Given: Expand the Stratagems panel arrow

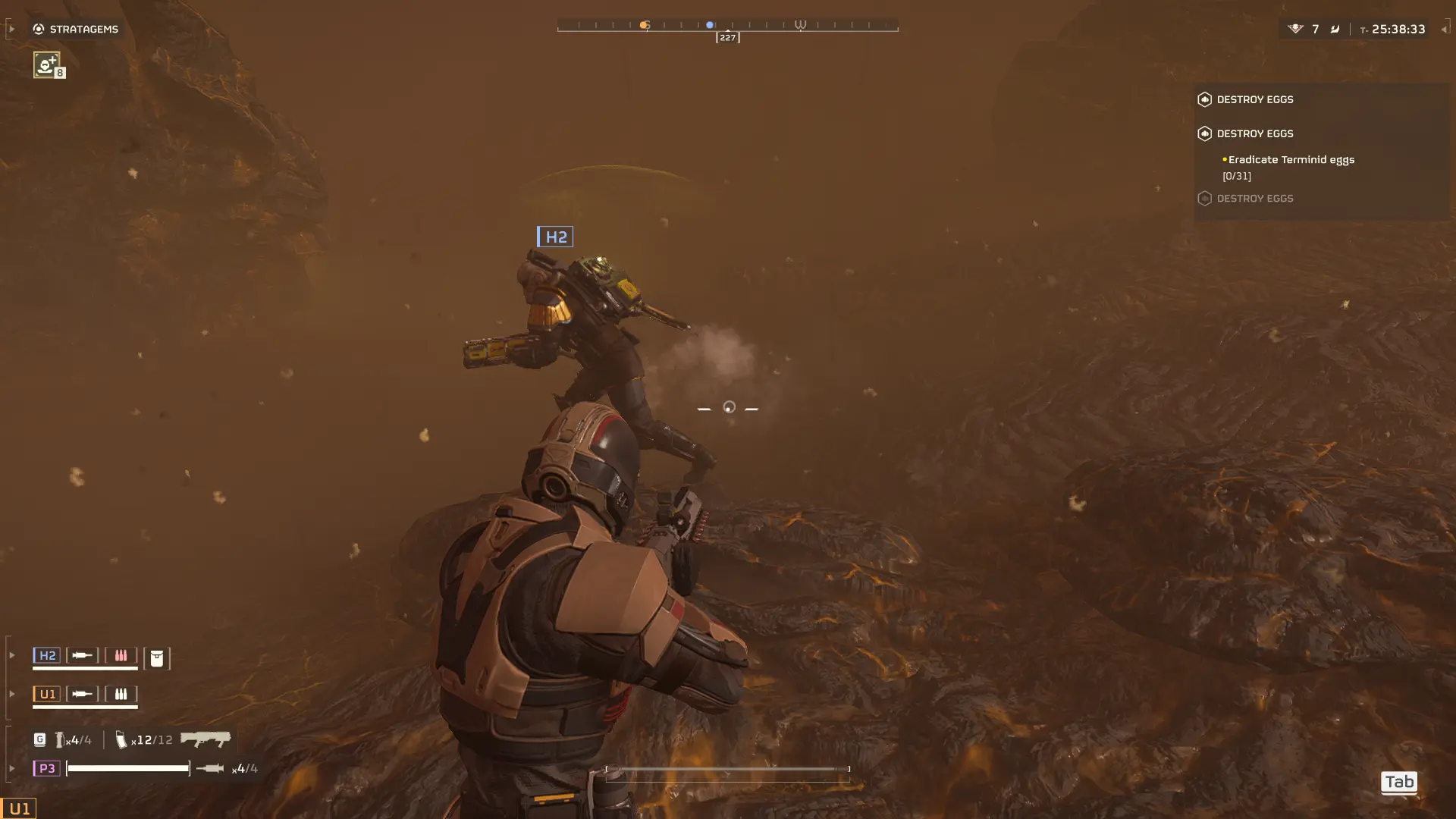Looking at the screenshot, I should (x=11, y=29).
